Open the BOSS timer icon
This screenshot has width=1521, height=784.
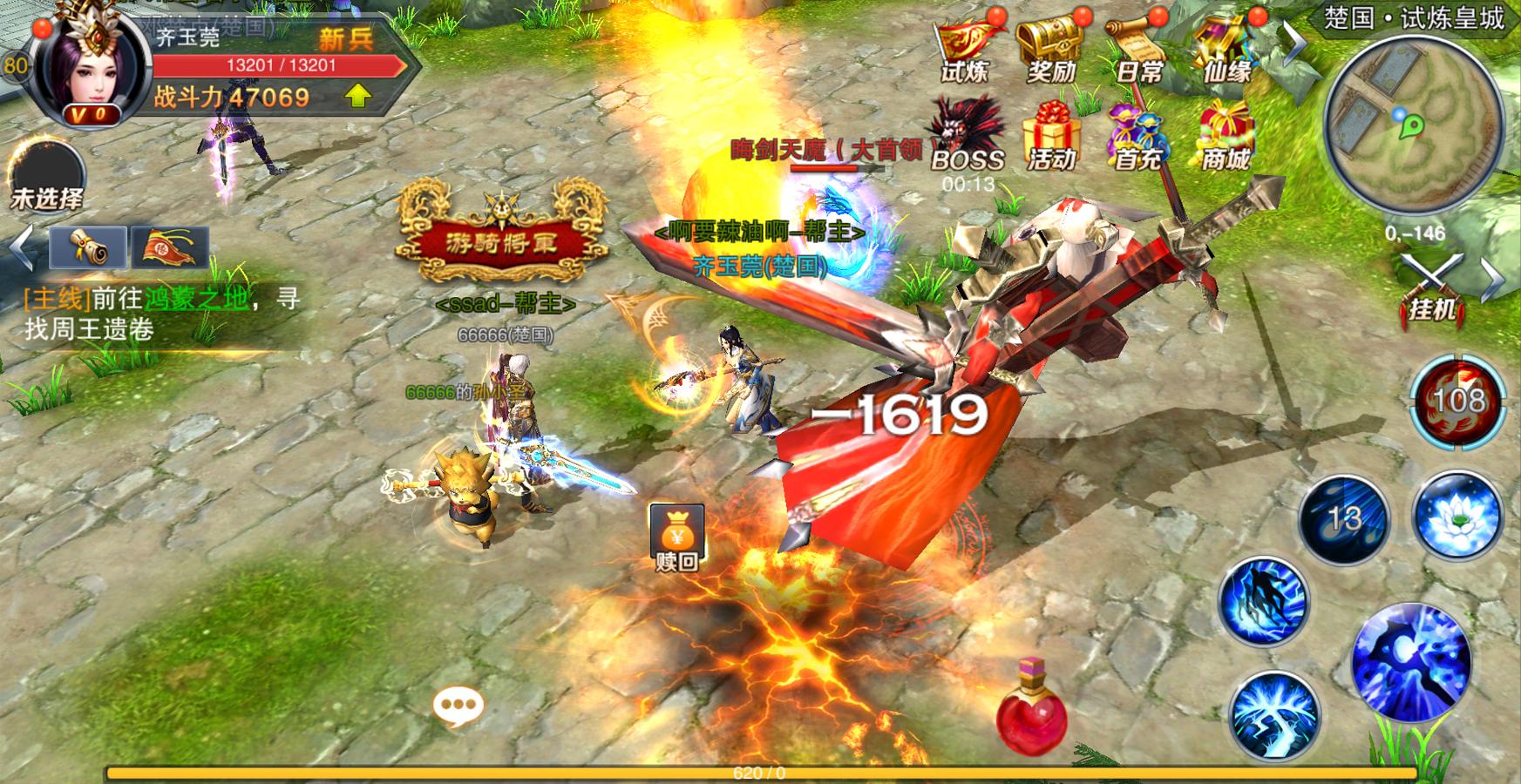pos(966,138)
